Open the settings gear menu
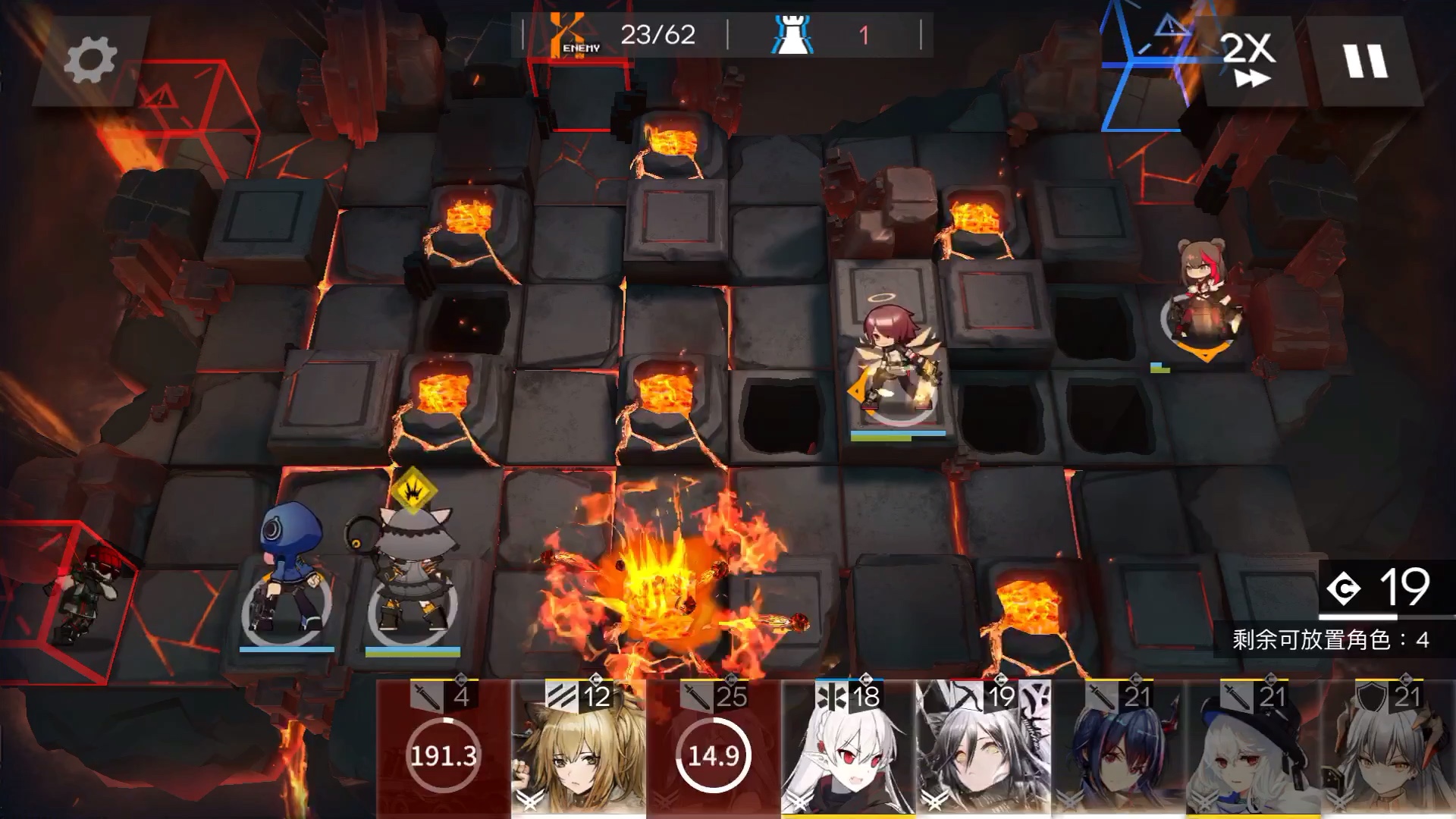 pyautogui.click(x=89, y=60)
